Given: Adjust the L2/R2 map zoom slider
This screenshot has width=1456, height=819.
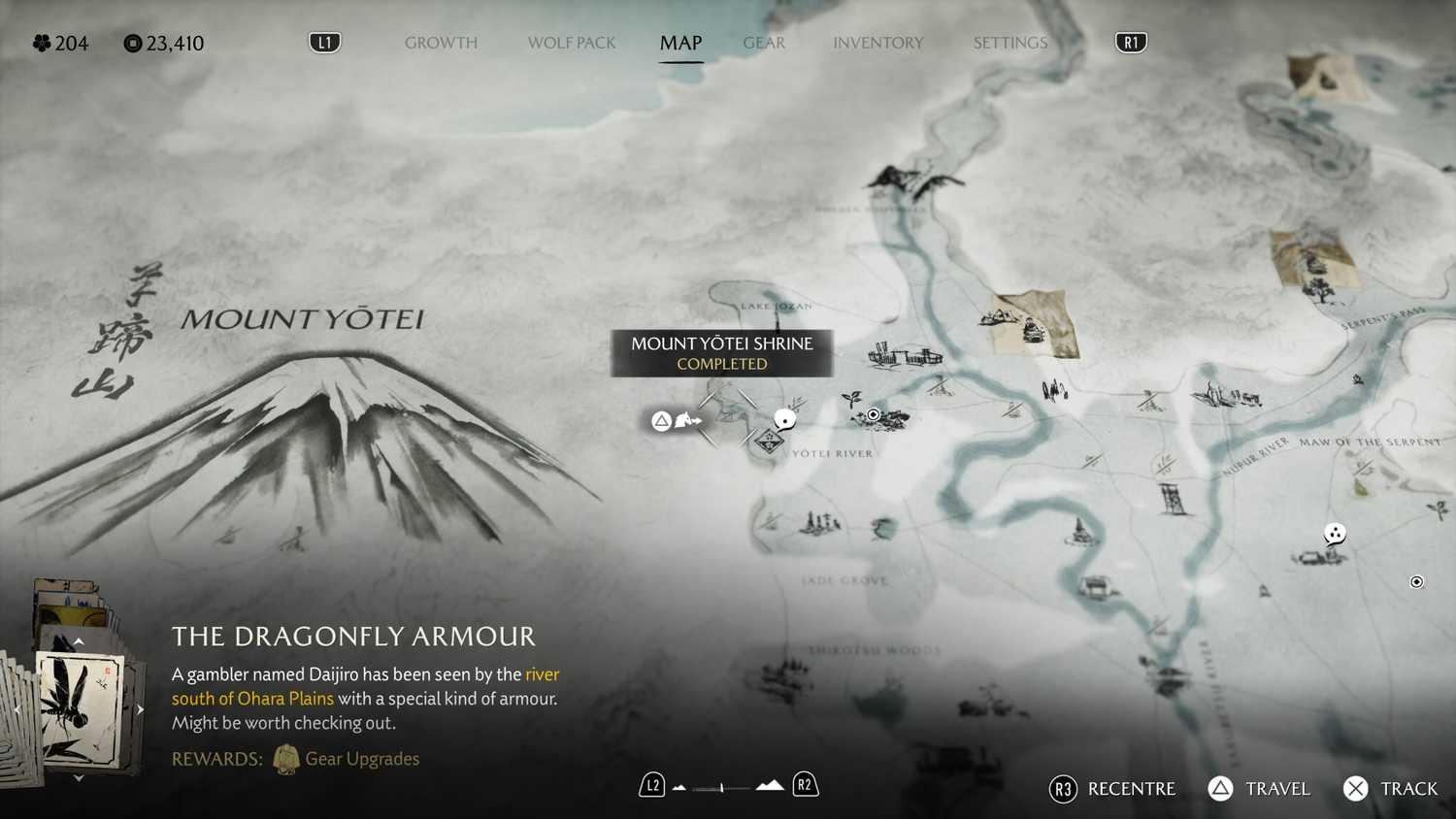Looking at the screenshot, I should pos(722,788).
